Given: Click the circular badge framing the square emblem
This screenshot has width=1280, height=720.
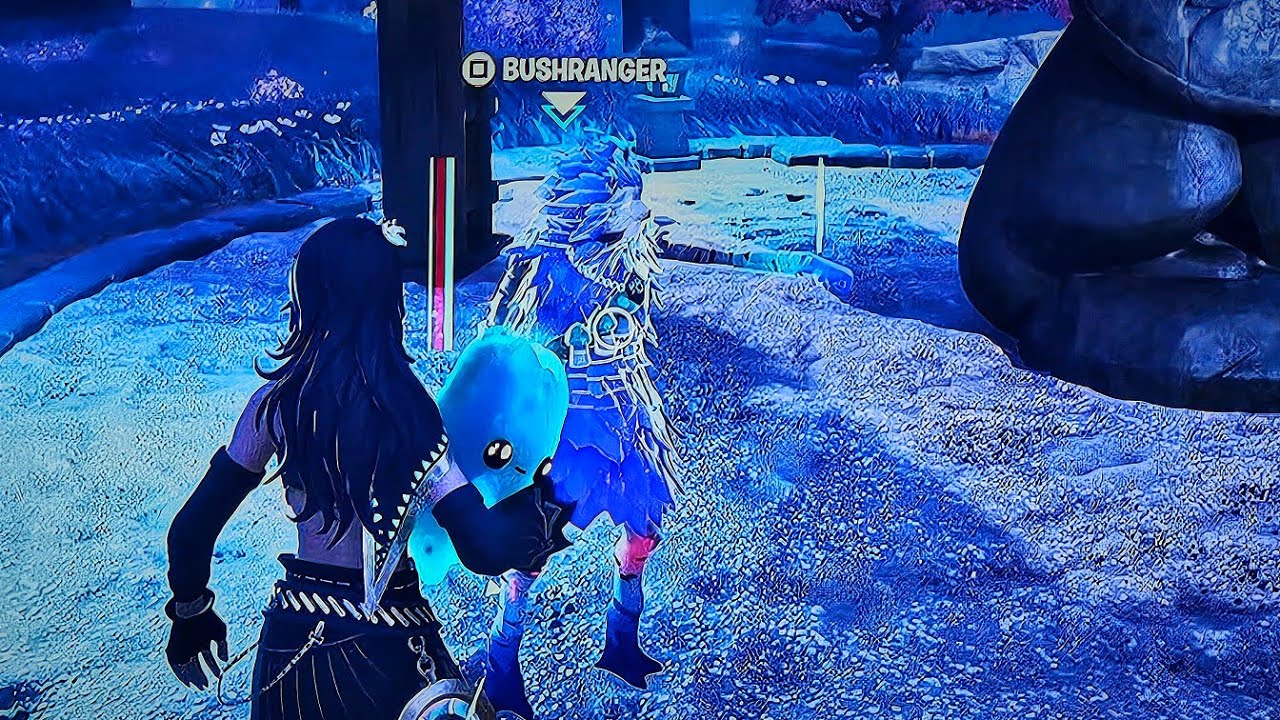Looking at the screenshot, I should click(478, 68).
